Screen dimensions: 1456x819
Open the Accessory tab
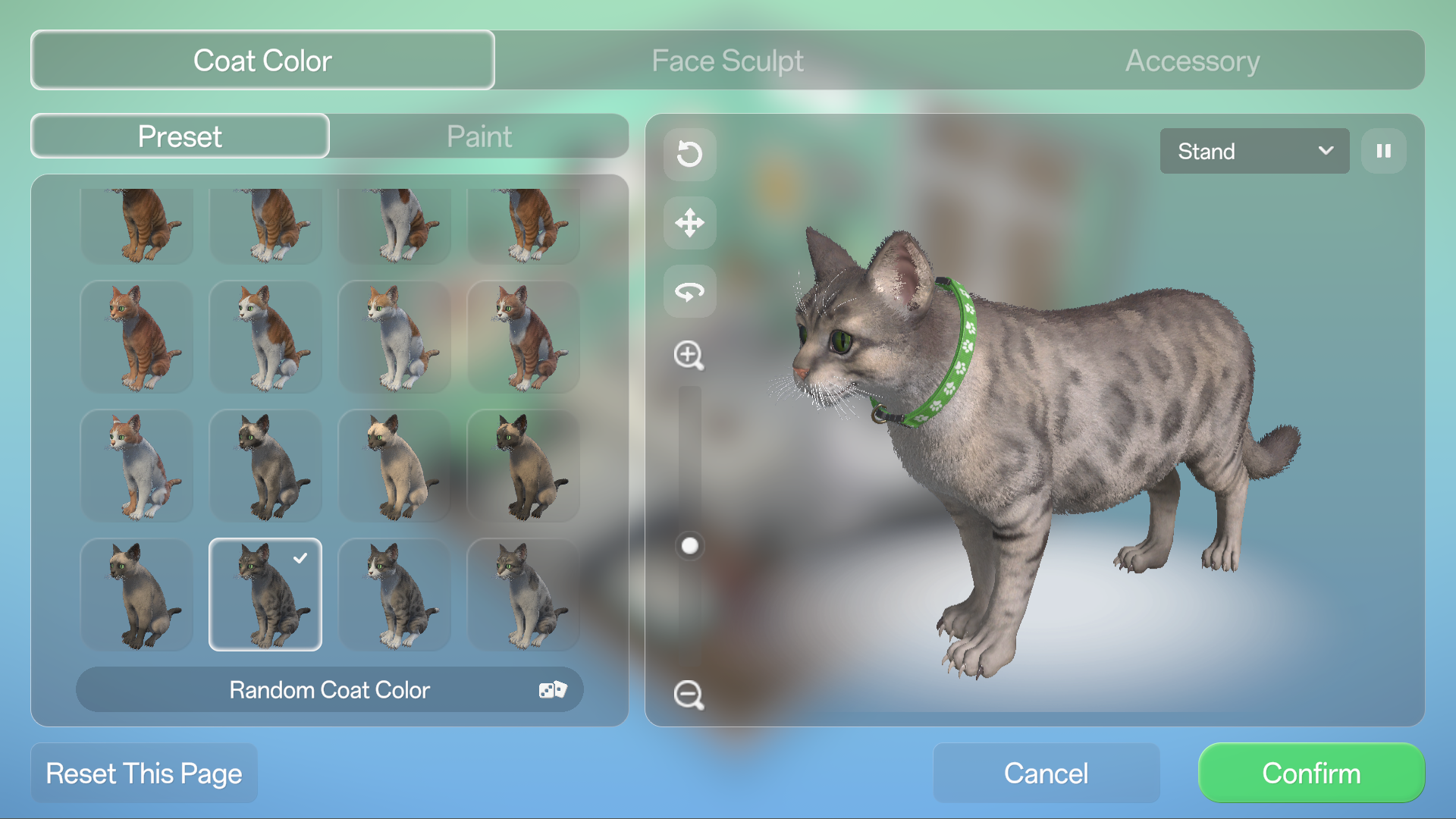click(x=1192, y=61)
